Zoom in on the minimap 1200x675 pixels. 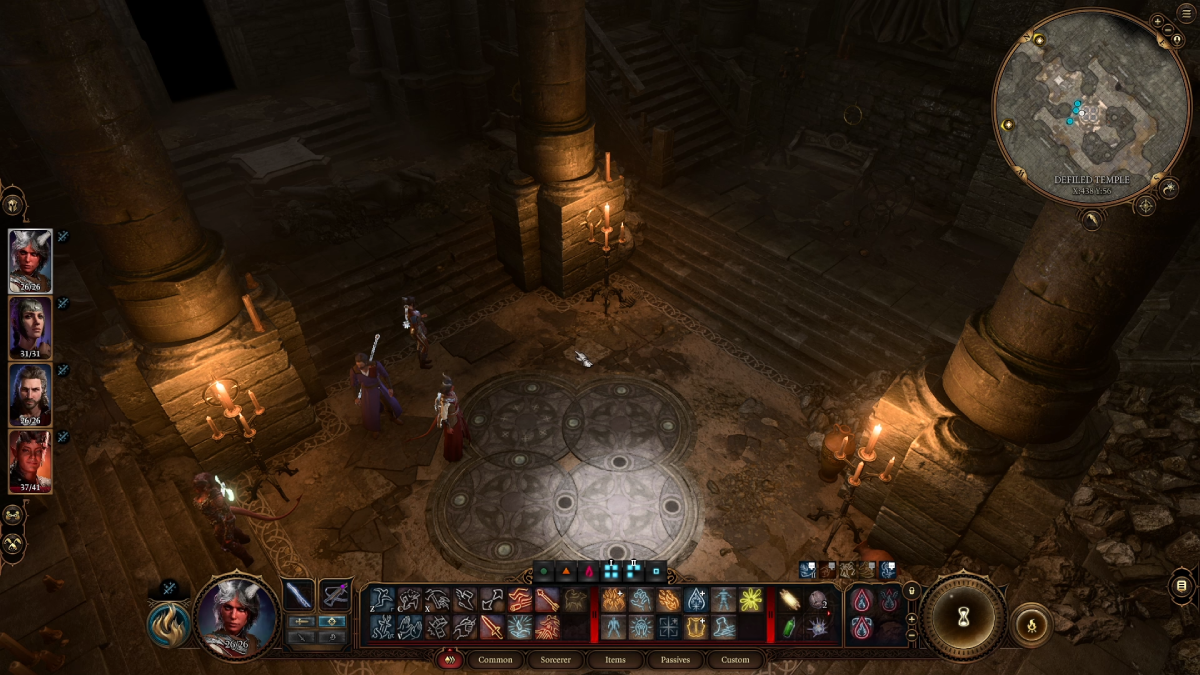click(1157, 21)
